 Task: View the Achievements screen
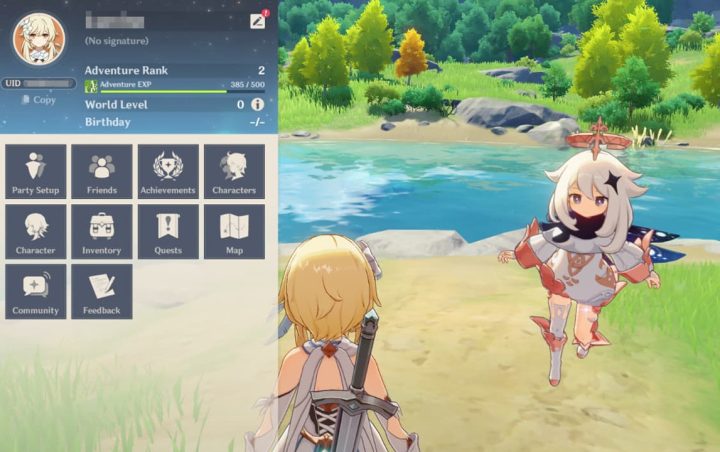168,171
